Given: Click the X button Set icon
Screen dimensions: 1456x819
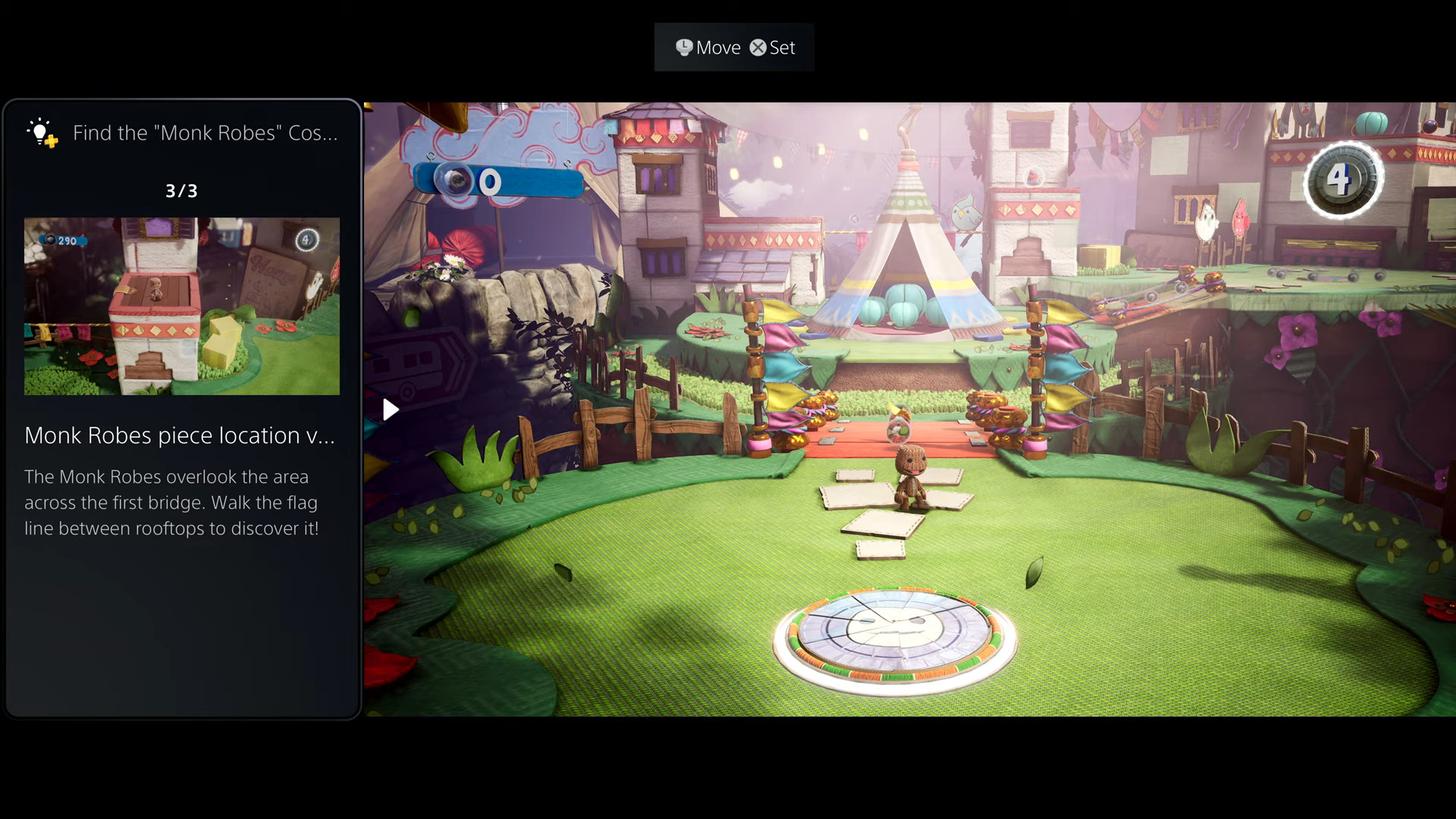Looking at the screenshot, I should 757,47.
